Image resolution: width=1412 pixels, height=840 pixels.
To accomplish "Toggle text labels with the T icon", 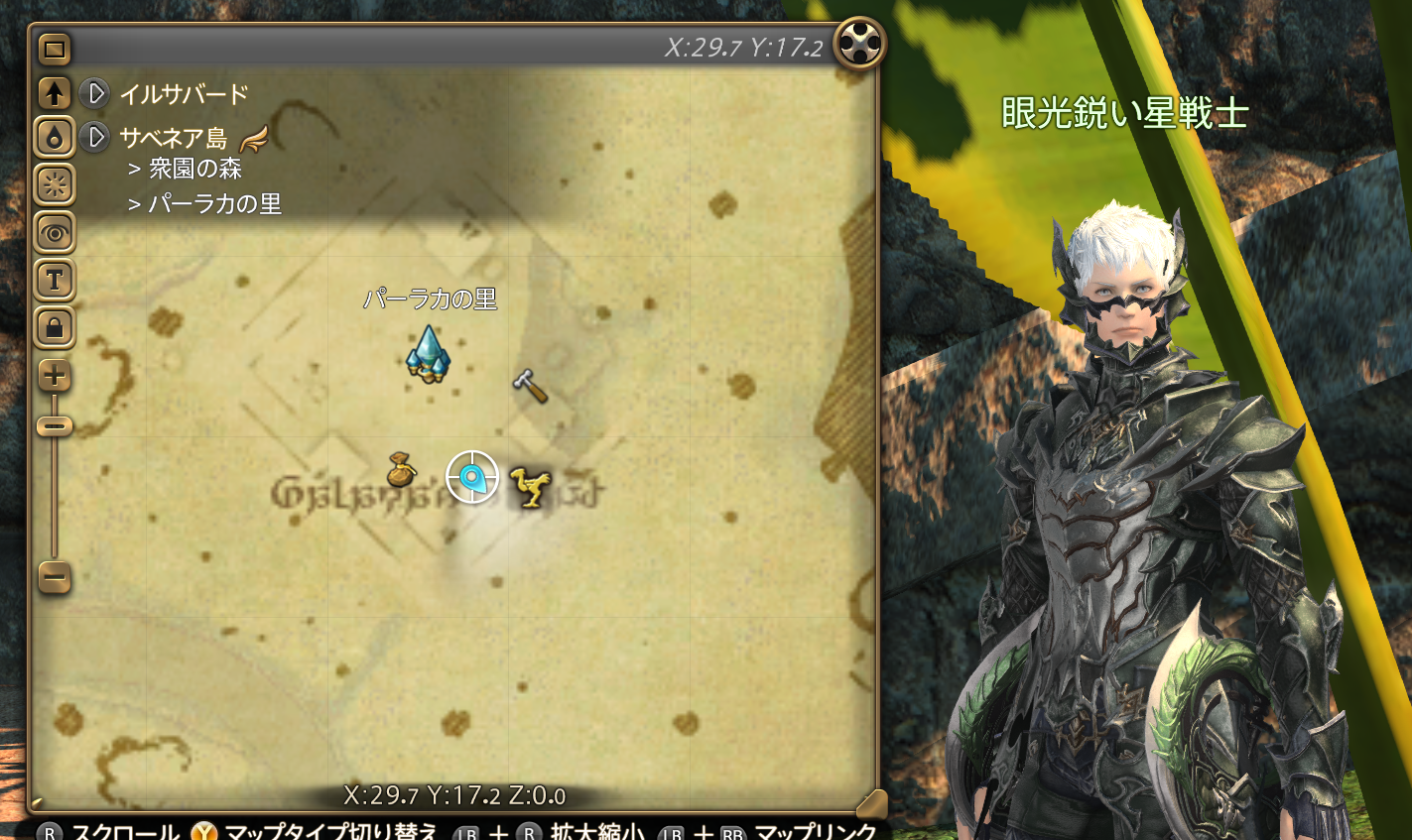I will [x=53, y=281].
